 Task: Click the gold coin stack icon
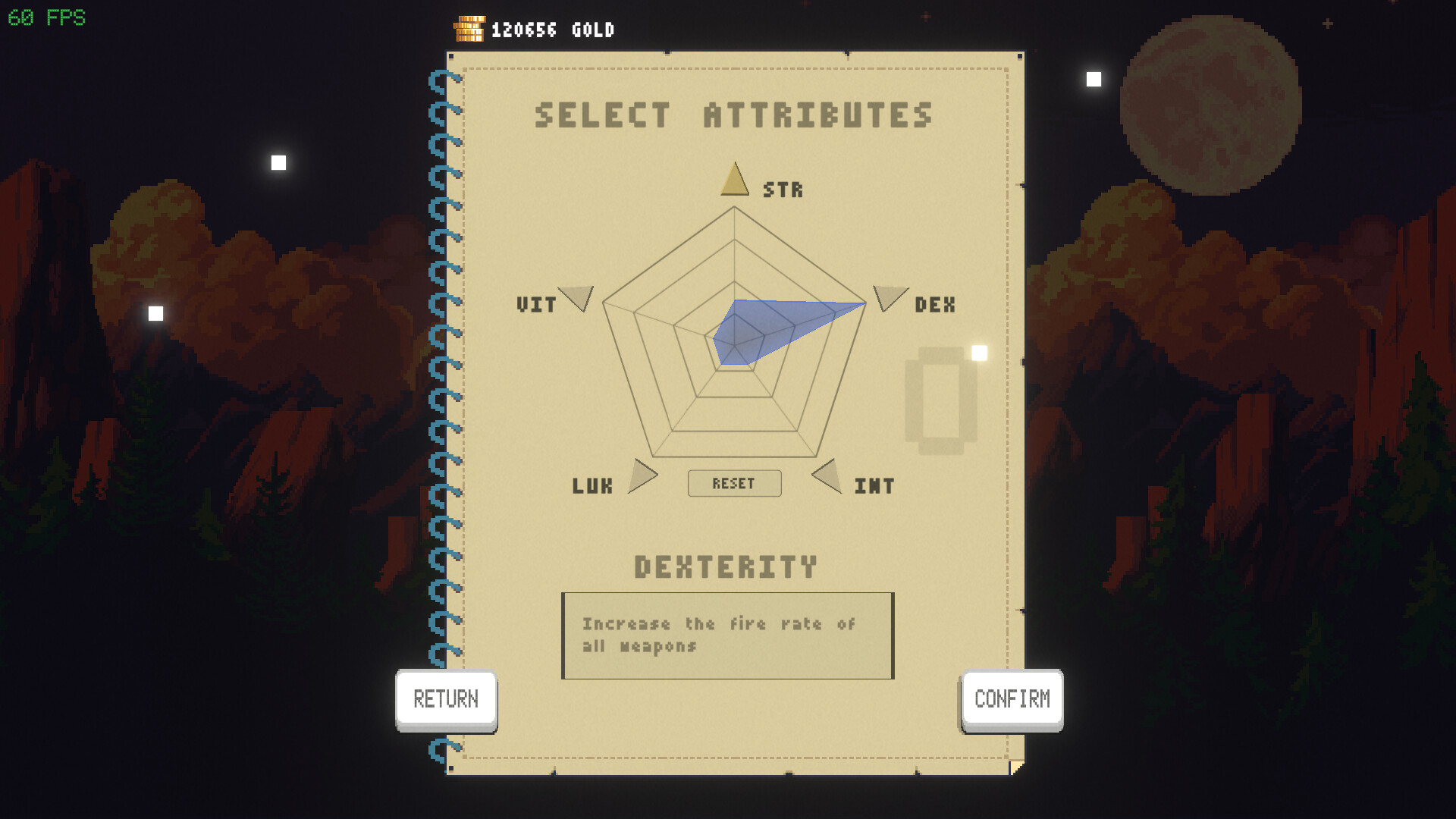pos(469,28)
